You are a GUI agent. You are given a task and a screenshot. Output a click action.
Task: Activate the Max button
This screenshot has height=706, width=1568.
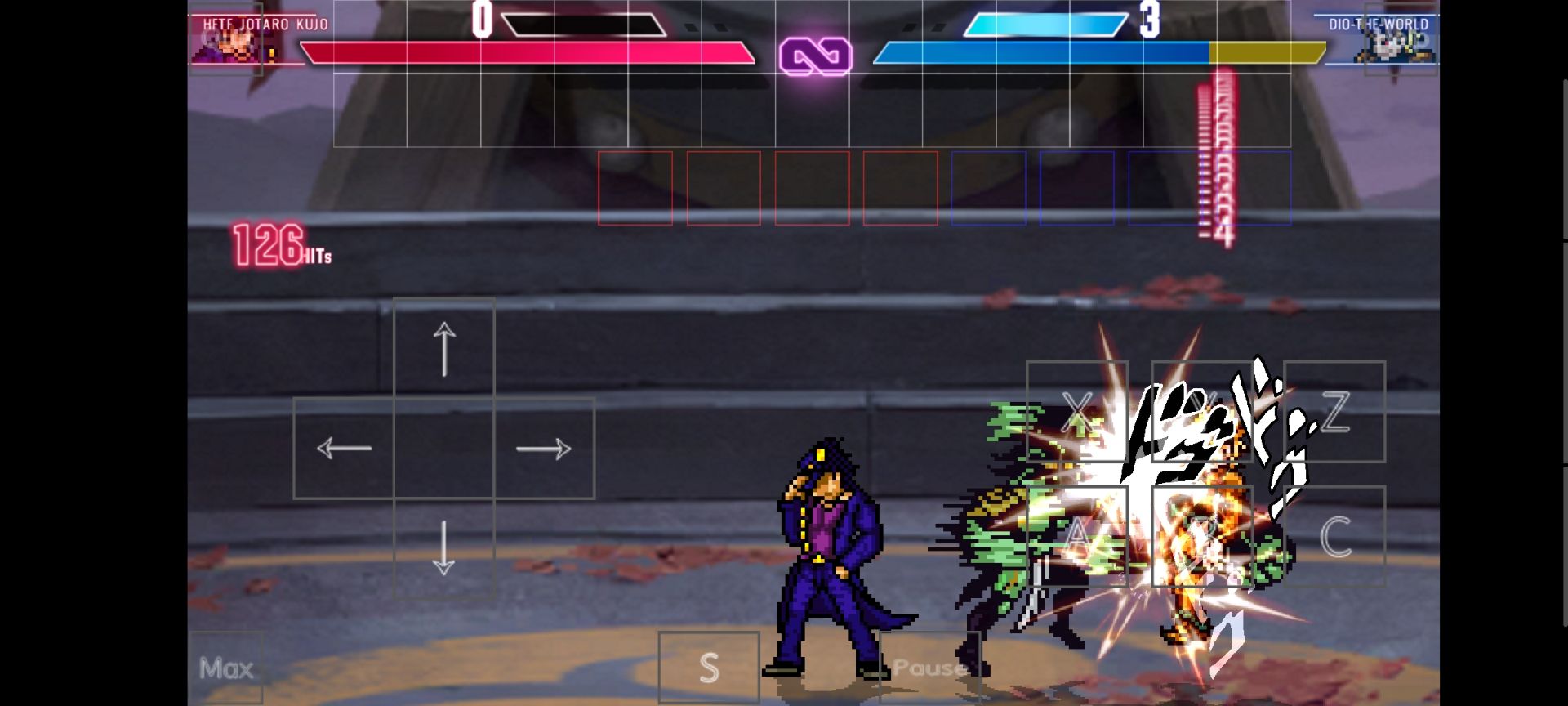coord(226,668)
